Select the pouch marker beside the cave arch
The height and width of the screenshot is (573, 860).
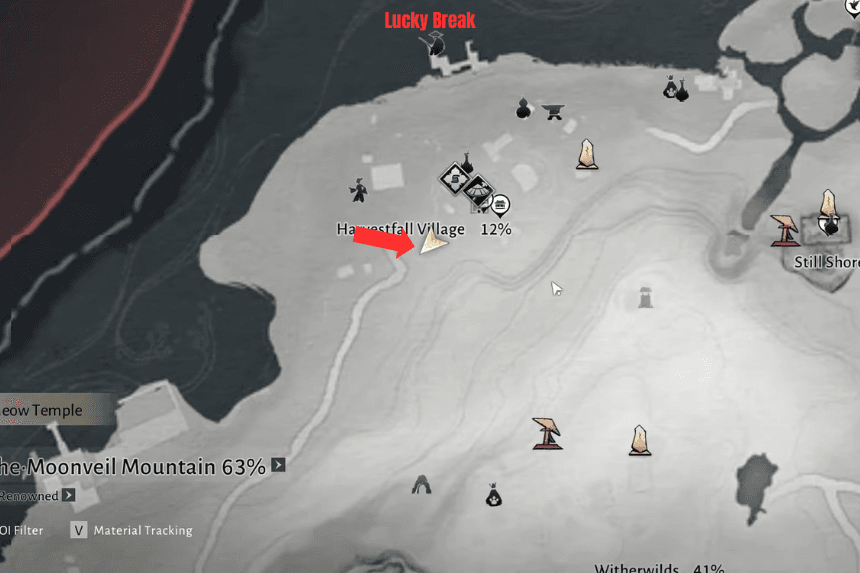pyautogui.click(x=493, y=494)
